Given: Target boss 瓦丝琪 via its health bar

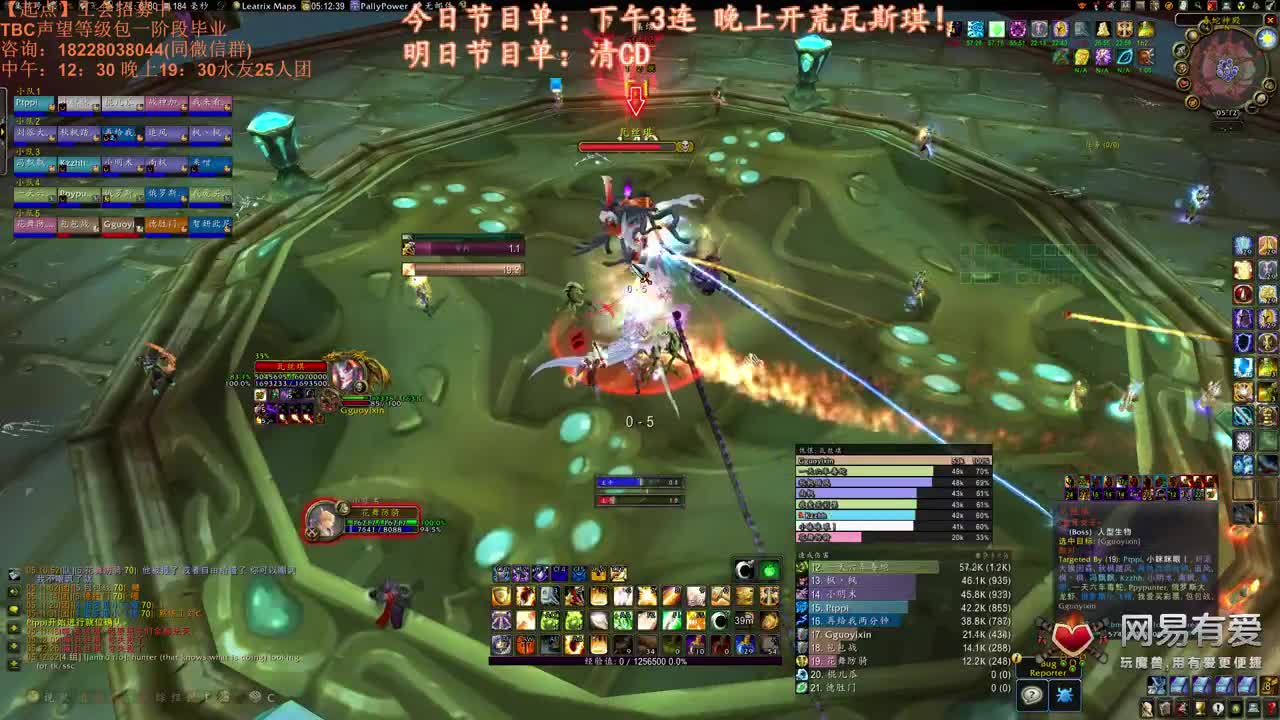Looking at the screenshot, I should point(632,146).
